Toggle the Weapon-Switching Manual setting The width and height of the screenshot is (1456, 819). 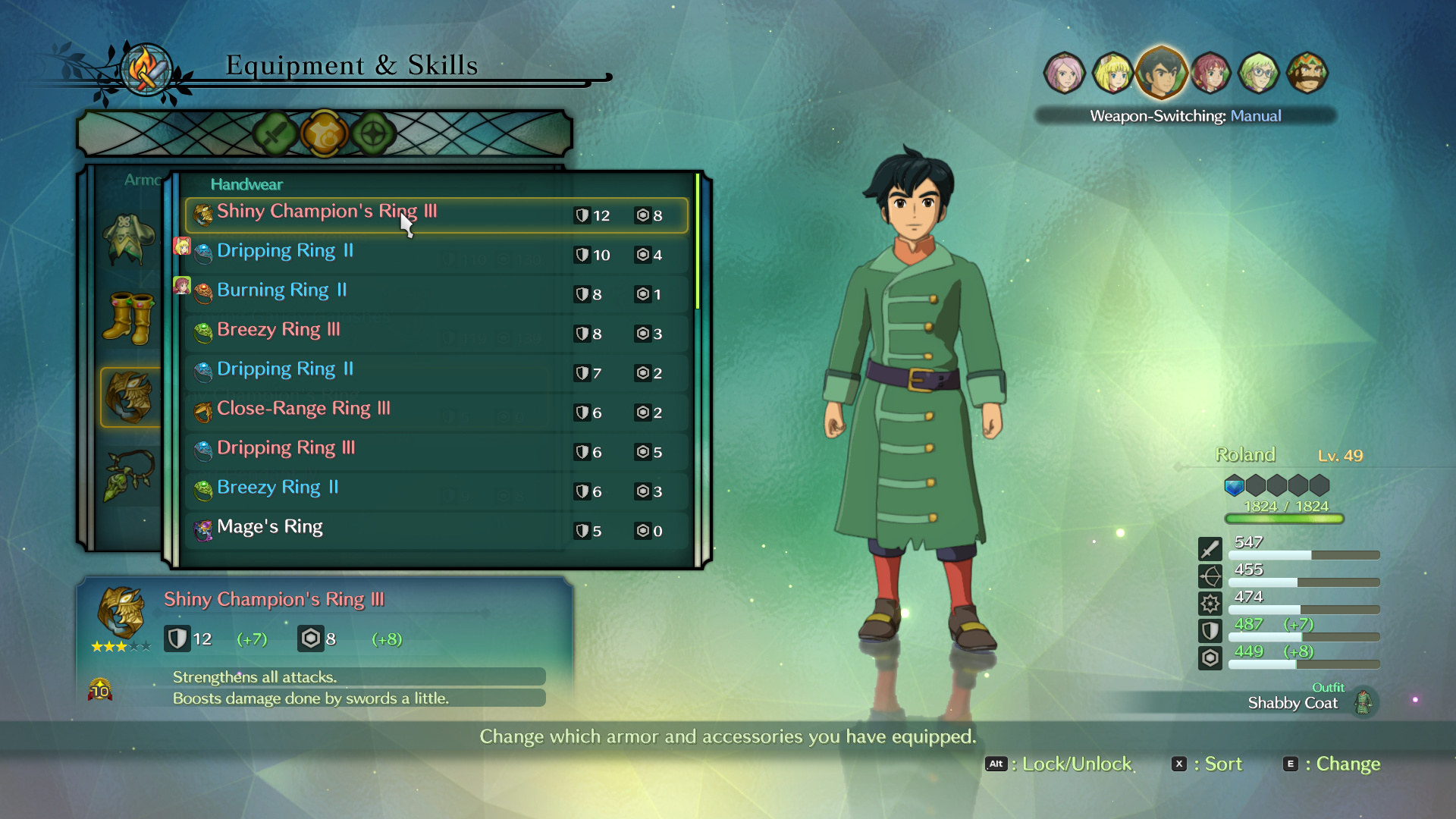click(x=1185, y=116)
